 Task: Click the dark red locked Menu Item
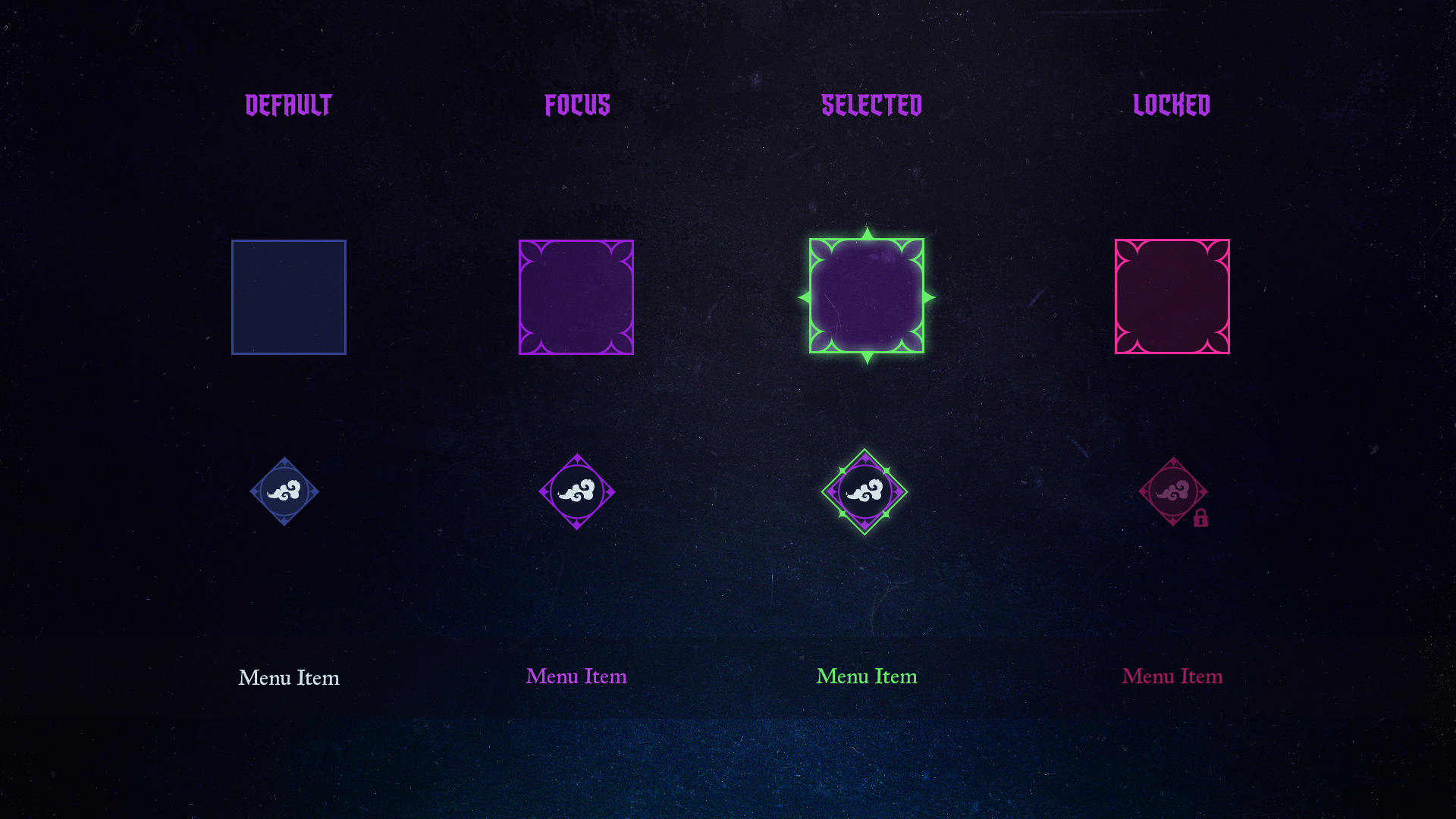pyautogui.click(x=1172, y=676)
